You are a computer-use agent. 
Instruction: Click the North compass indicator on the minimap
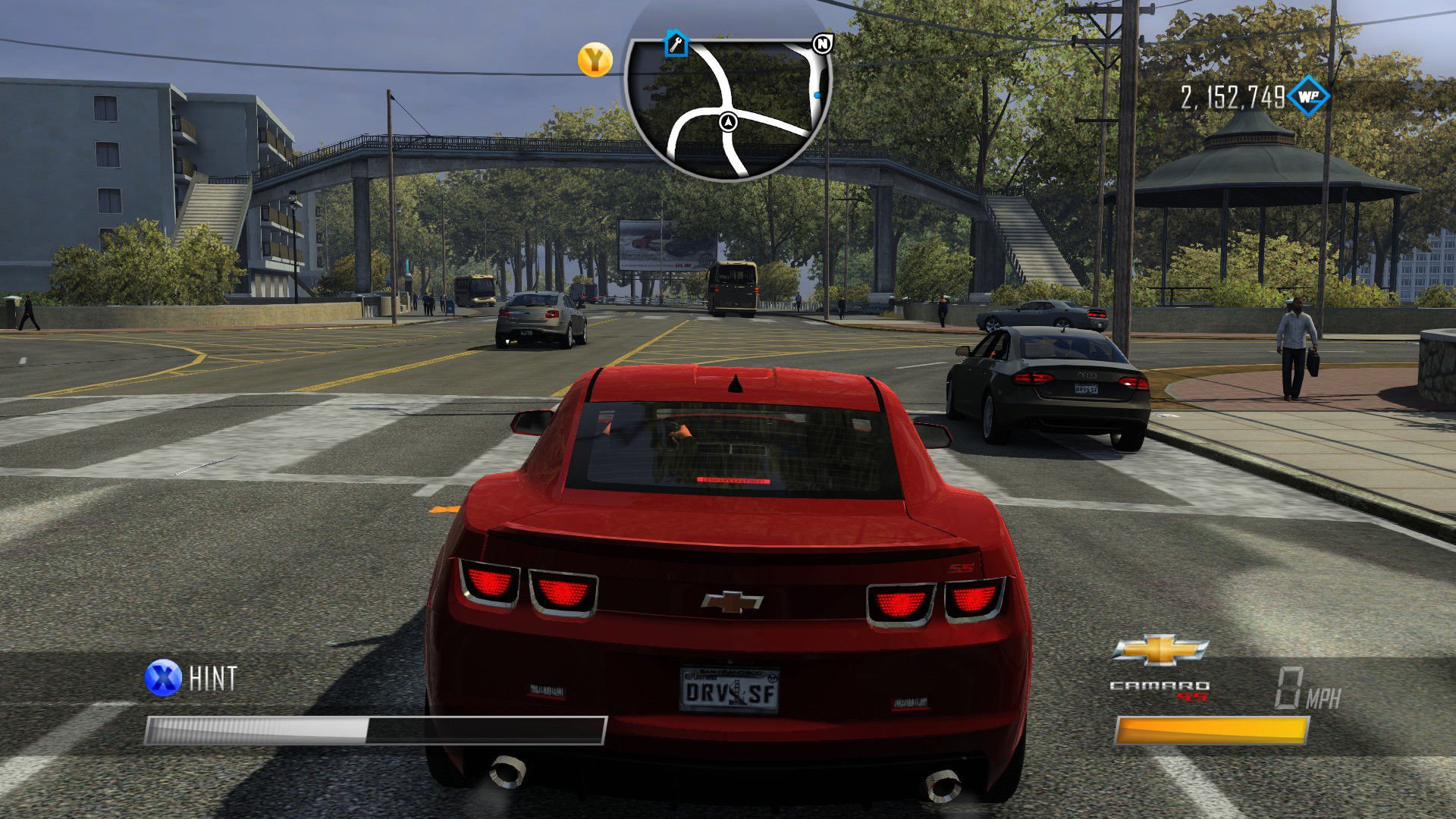821,44
